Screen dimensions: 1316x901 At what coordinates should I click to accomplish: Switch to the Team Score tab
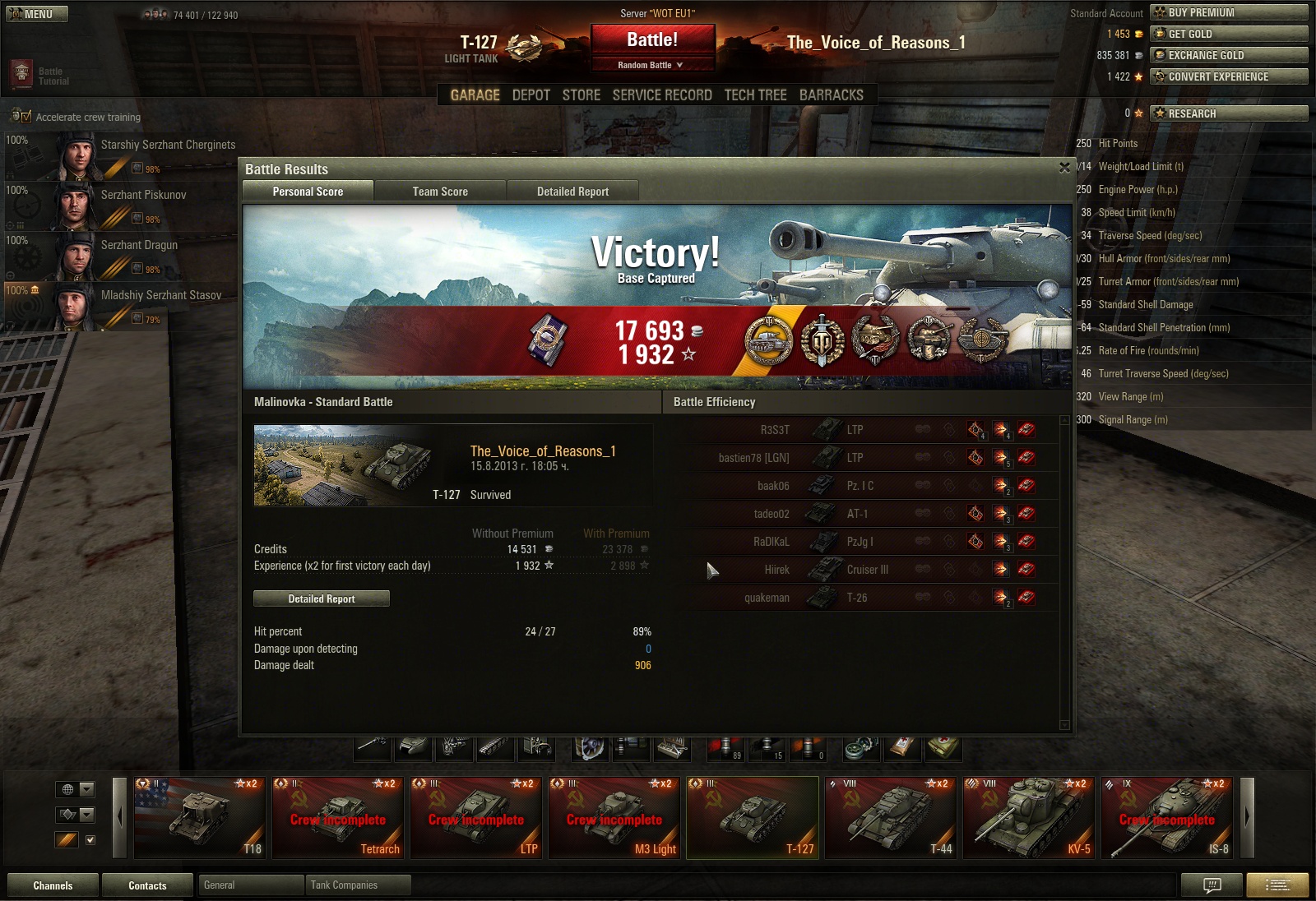tap(440, 192)
